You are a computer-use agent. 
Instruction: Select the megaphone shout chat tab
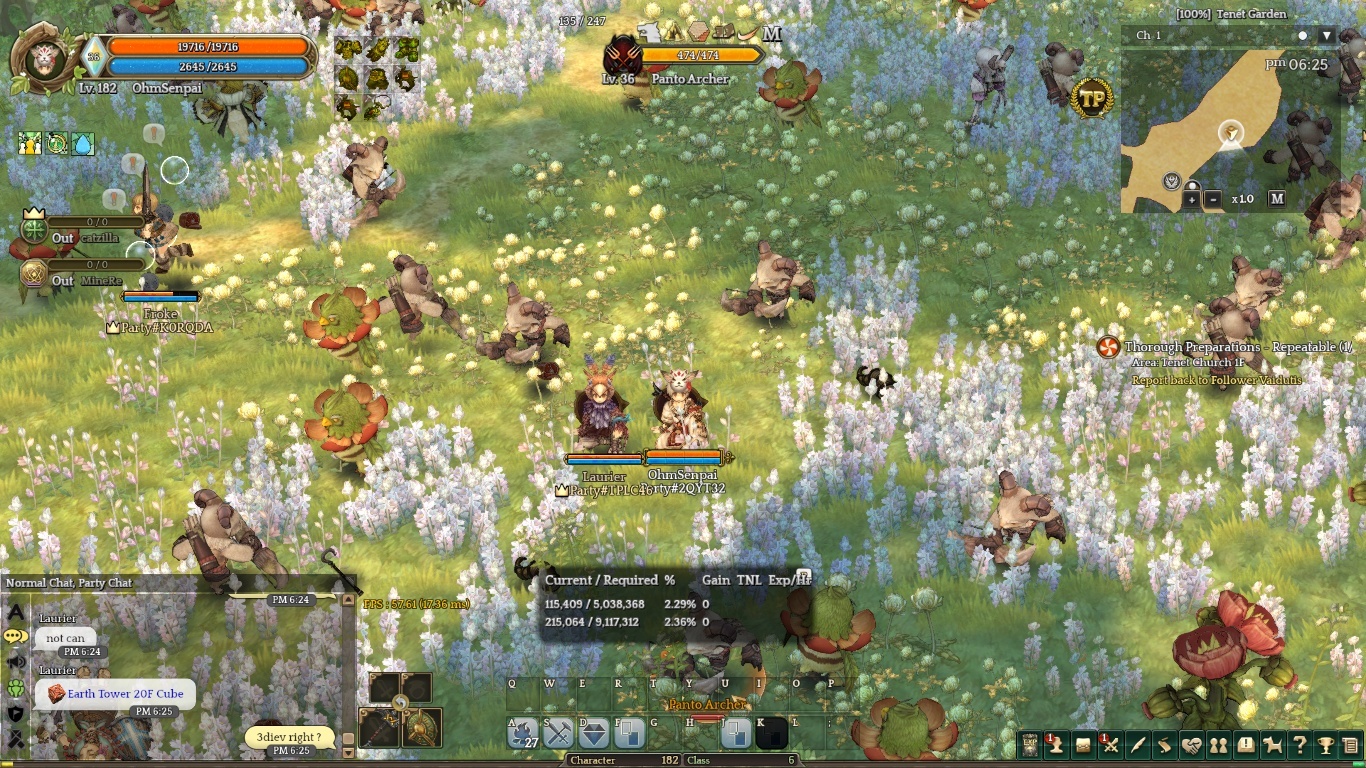15,662
